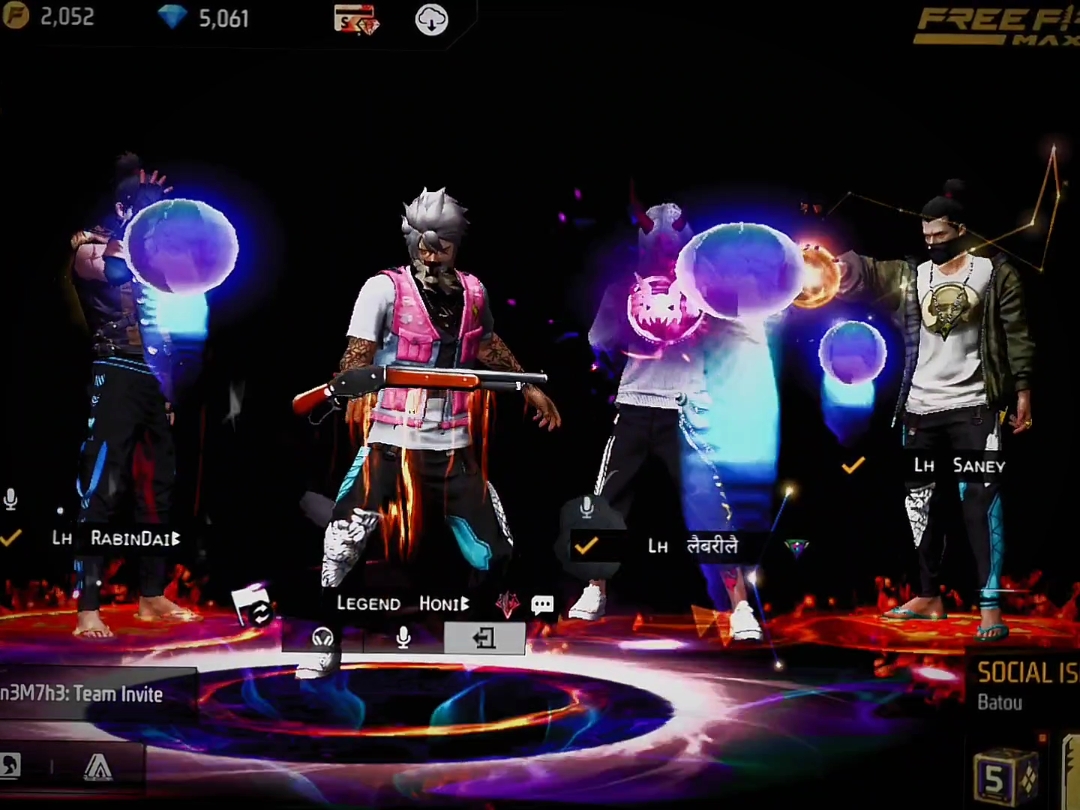The image size is (1080, 810).
Task: Open the chat bubble beside Legend Honi
Action: click(x=542, y=604)
